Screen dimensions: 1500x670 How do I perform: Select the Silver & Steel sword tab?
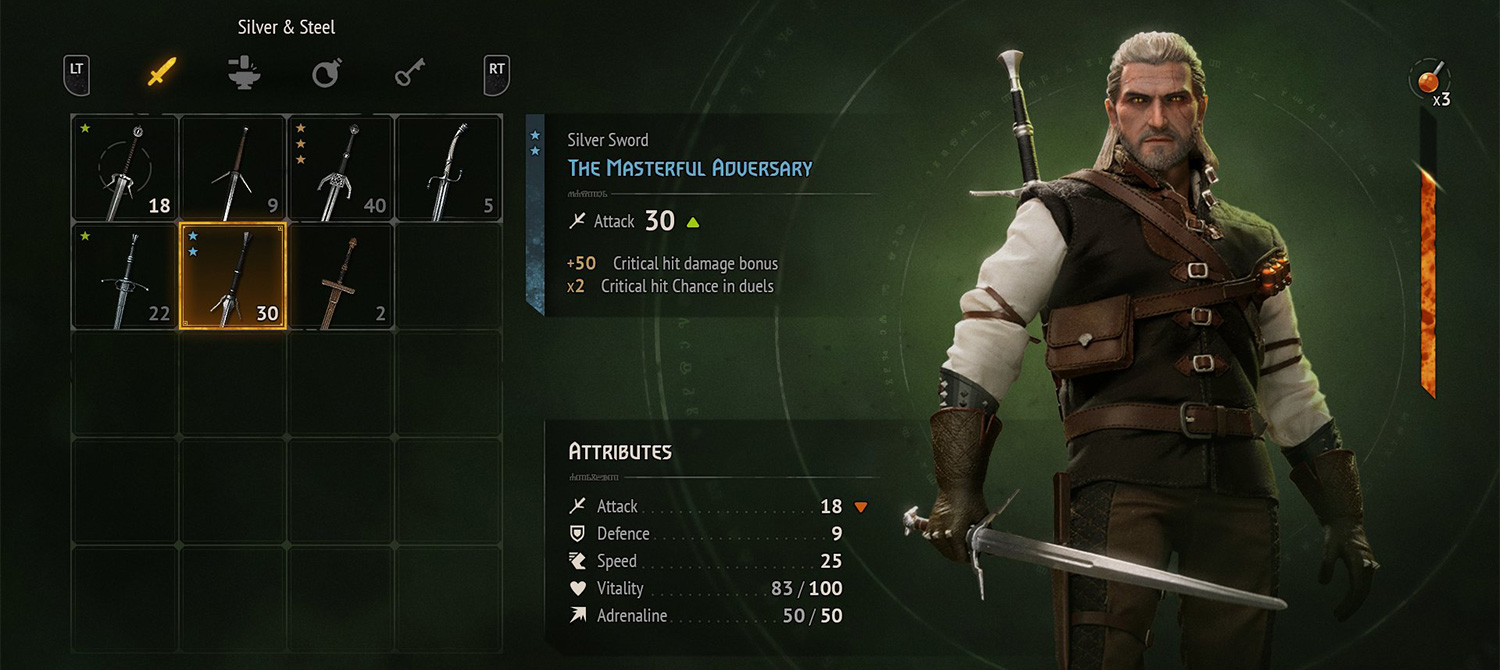[162, 72]
